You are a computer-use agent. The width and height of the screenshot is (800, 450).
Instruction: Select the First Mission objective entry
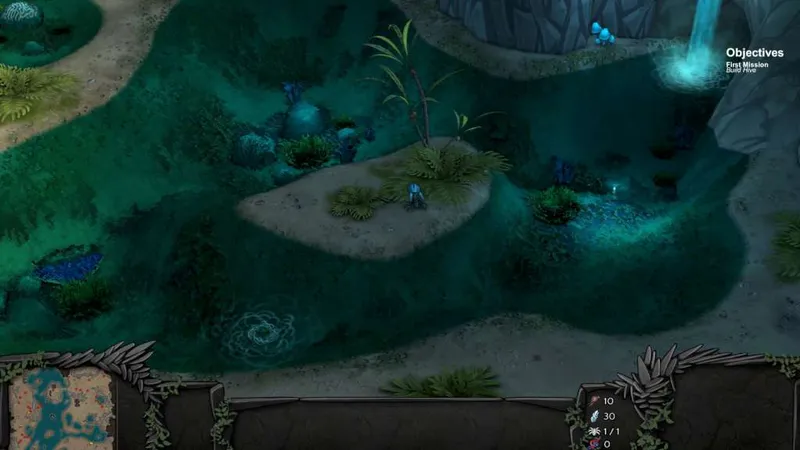(747, 65)
